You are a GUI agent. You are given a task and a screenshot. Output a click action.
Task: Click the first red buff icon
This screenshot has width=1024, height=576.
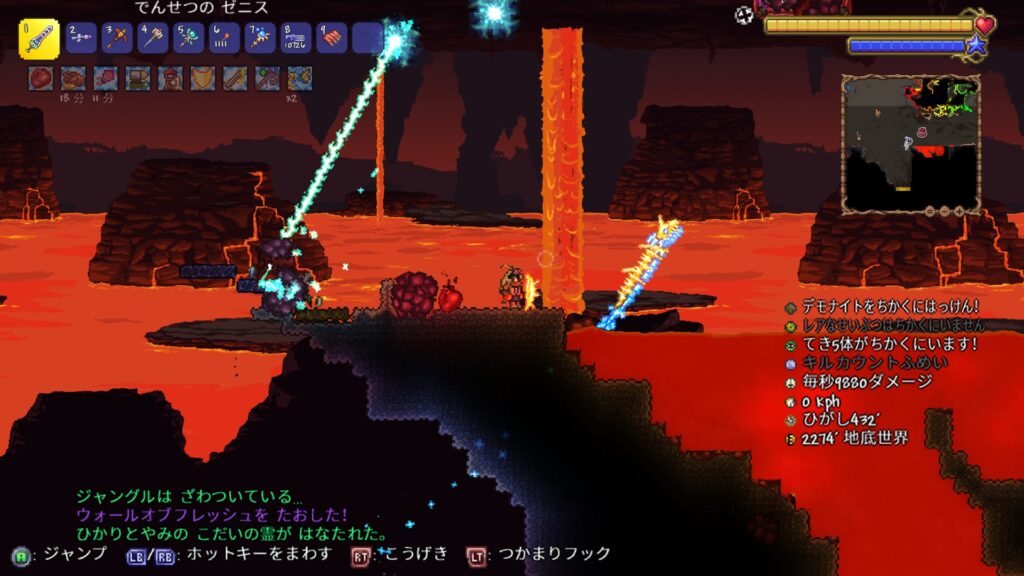(42, 78)
